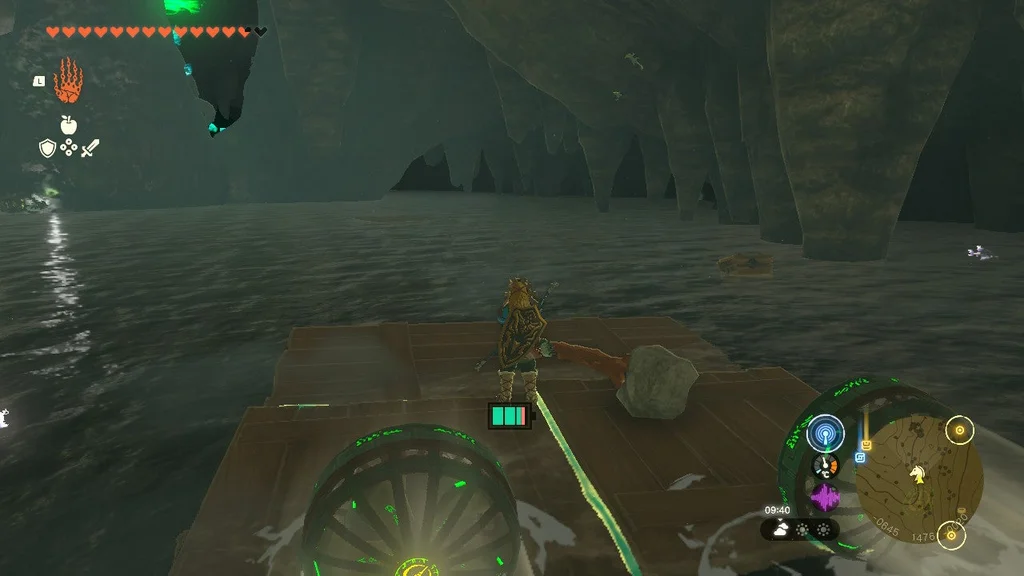Select the apple quick-item icon

pos(68,125)
